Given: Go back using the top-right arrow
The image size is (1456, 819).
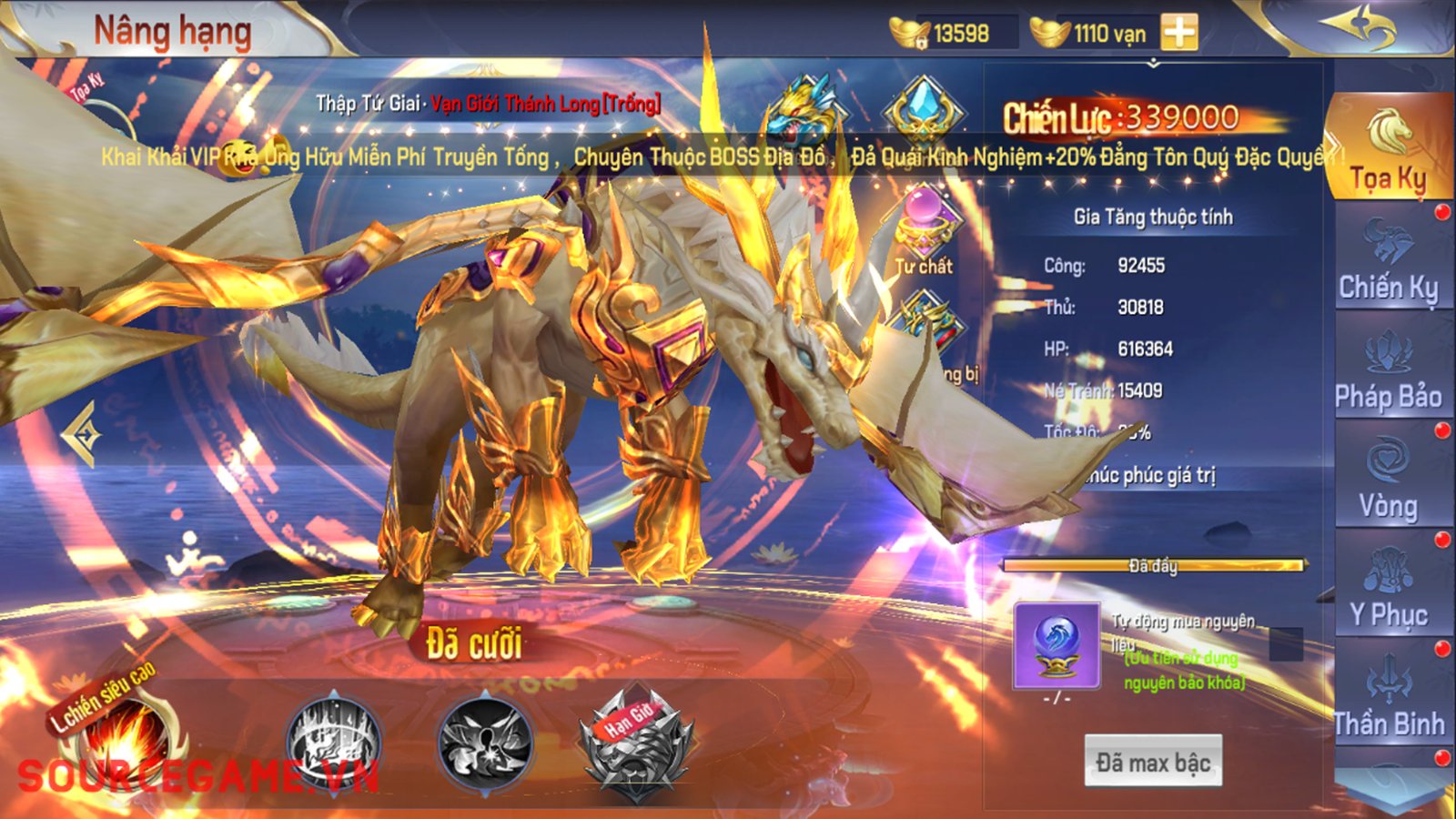Looking at the screenshot, I should coord(1361,29).
